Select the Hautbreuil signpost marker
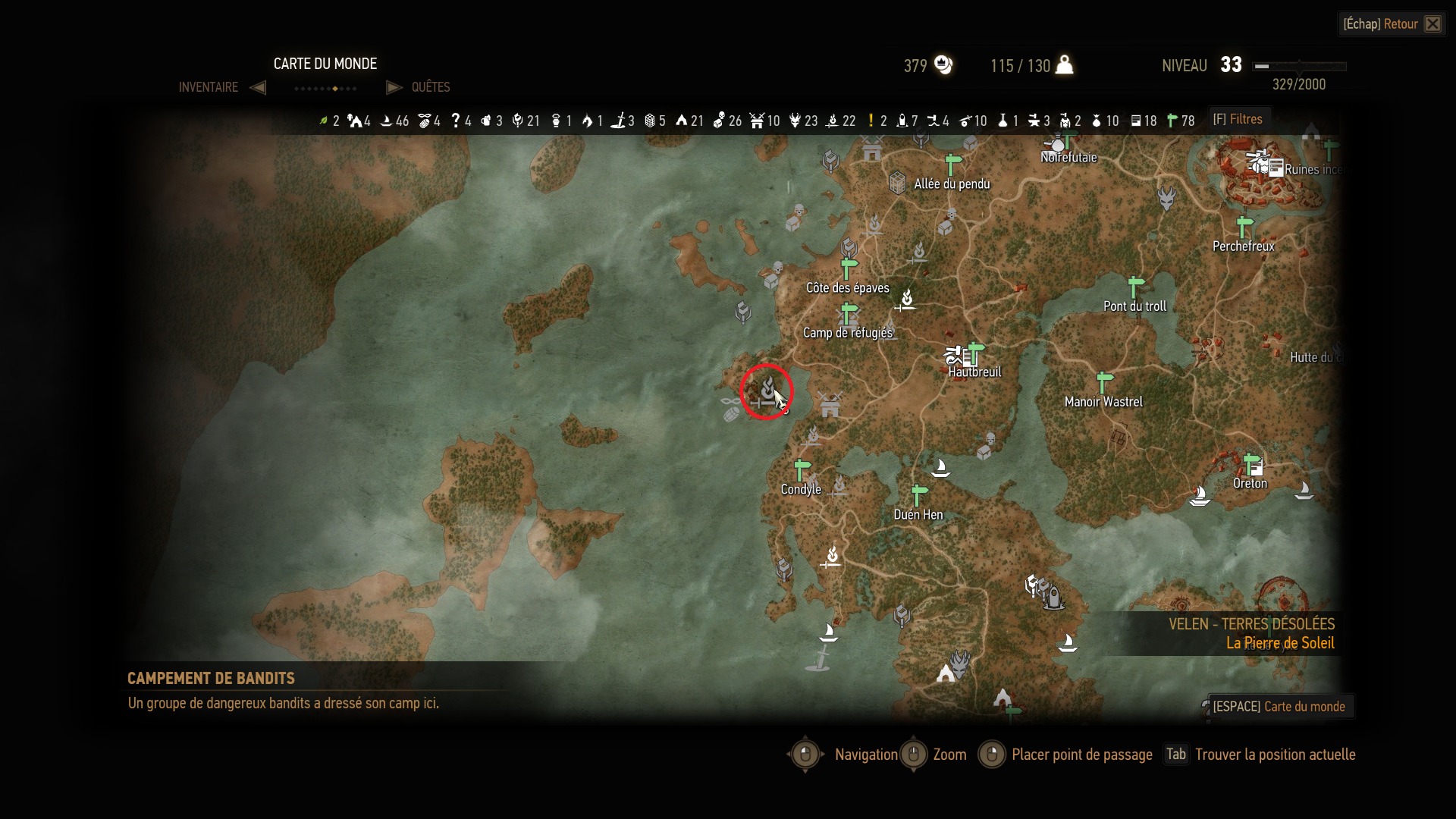The width and height of the screenshot is (1456, 819). point(975,353)
